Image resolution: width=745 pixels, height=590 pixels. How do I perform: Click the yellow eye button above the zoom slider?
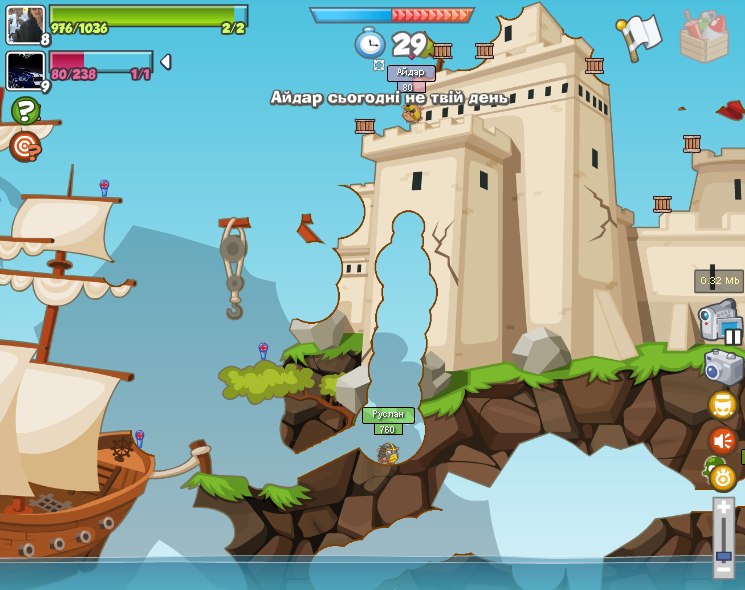[x=722, y=477]
